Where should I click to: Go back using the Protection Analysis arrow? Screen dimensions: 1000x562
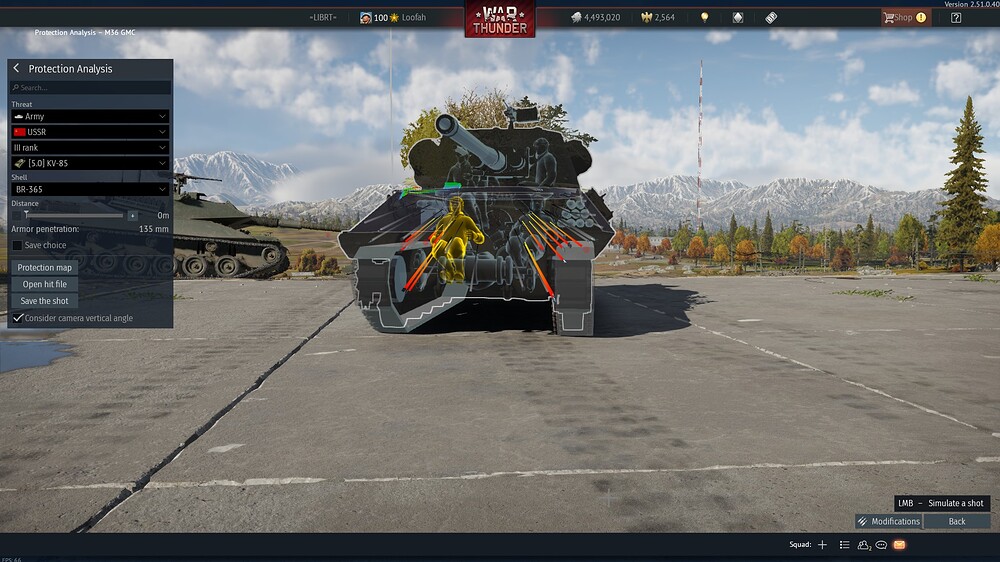(16, 68)
